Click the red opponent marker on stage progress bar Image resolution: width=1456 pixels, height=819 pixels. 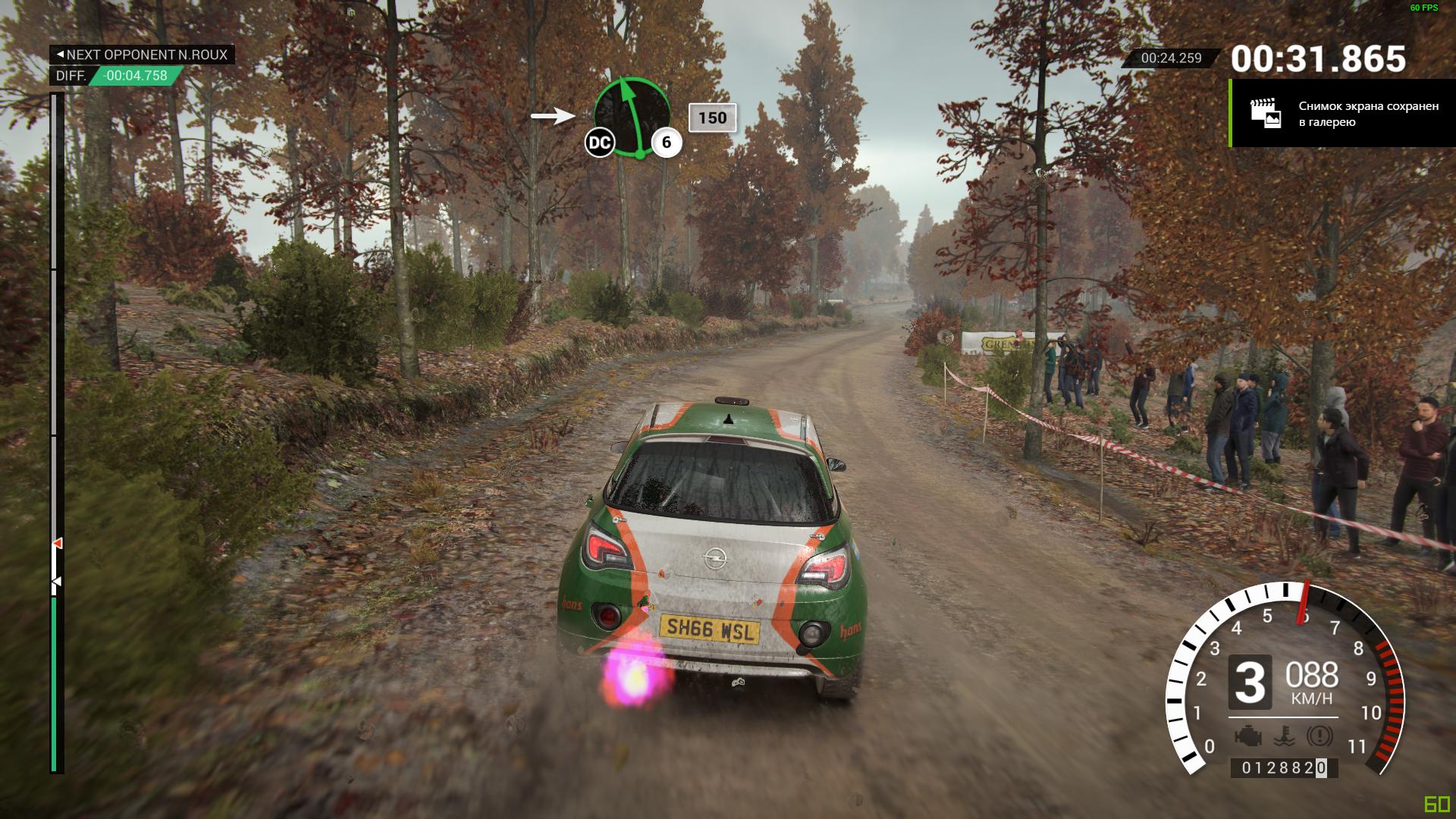pos(58,543)
